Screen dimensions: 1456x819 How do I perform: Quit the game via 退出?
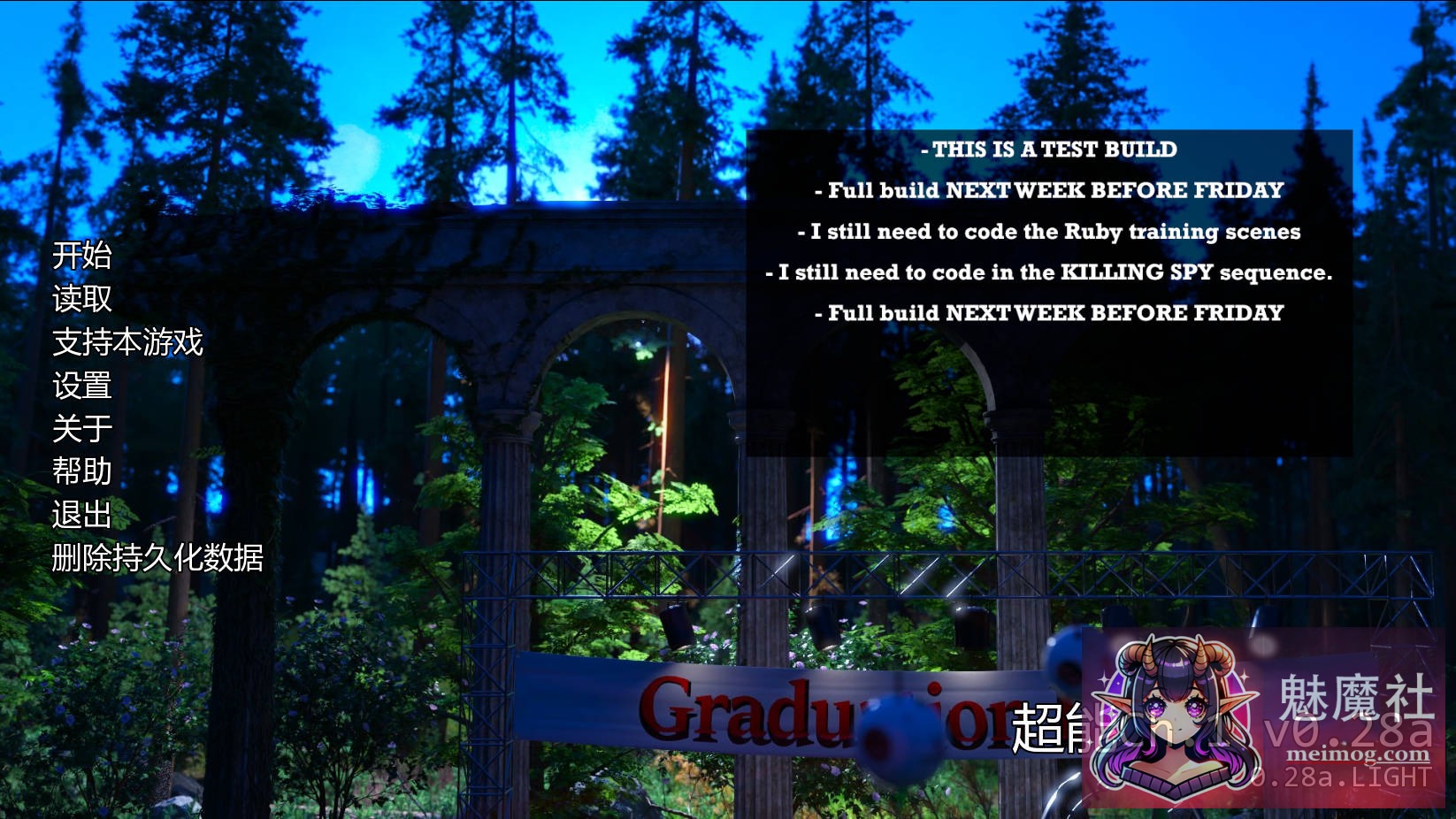coord(81,515)
